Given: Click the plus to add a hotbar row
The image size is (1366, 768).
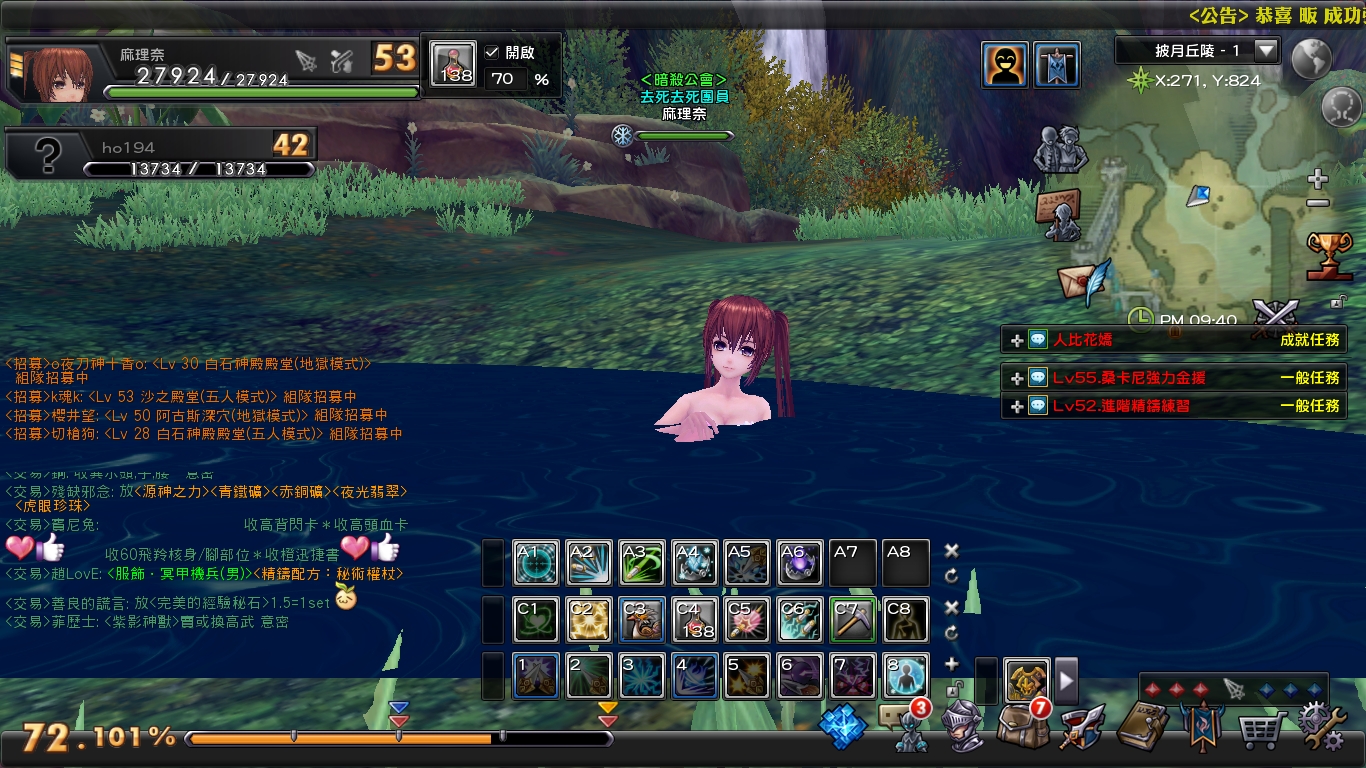Looking at the screenshot, I should pyautogui.click(x=951, y=663).
